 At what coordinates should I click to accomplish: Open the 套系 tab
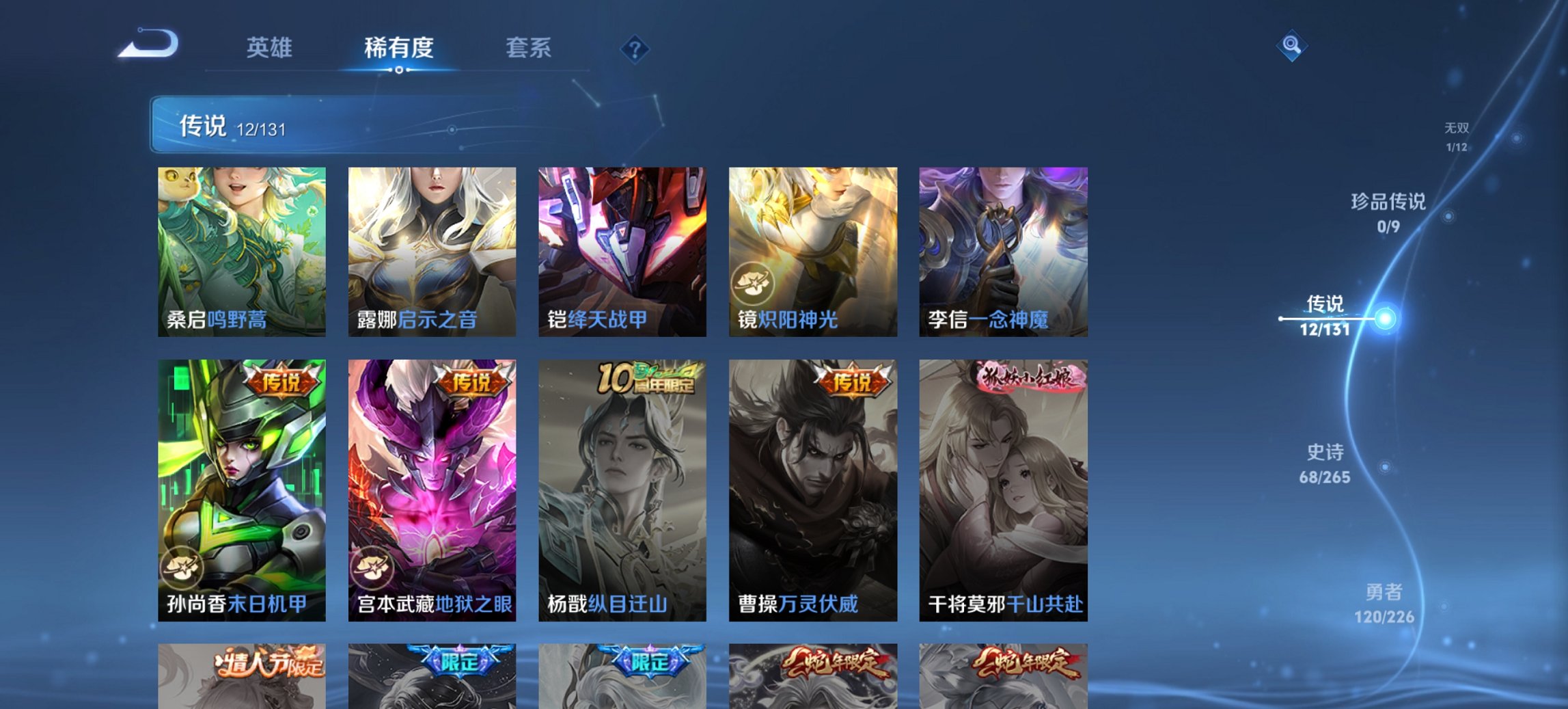(529, 48)
